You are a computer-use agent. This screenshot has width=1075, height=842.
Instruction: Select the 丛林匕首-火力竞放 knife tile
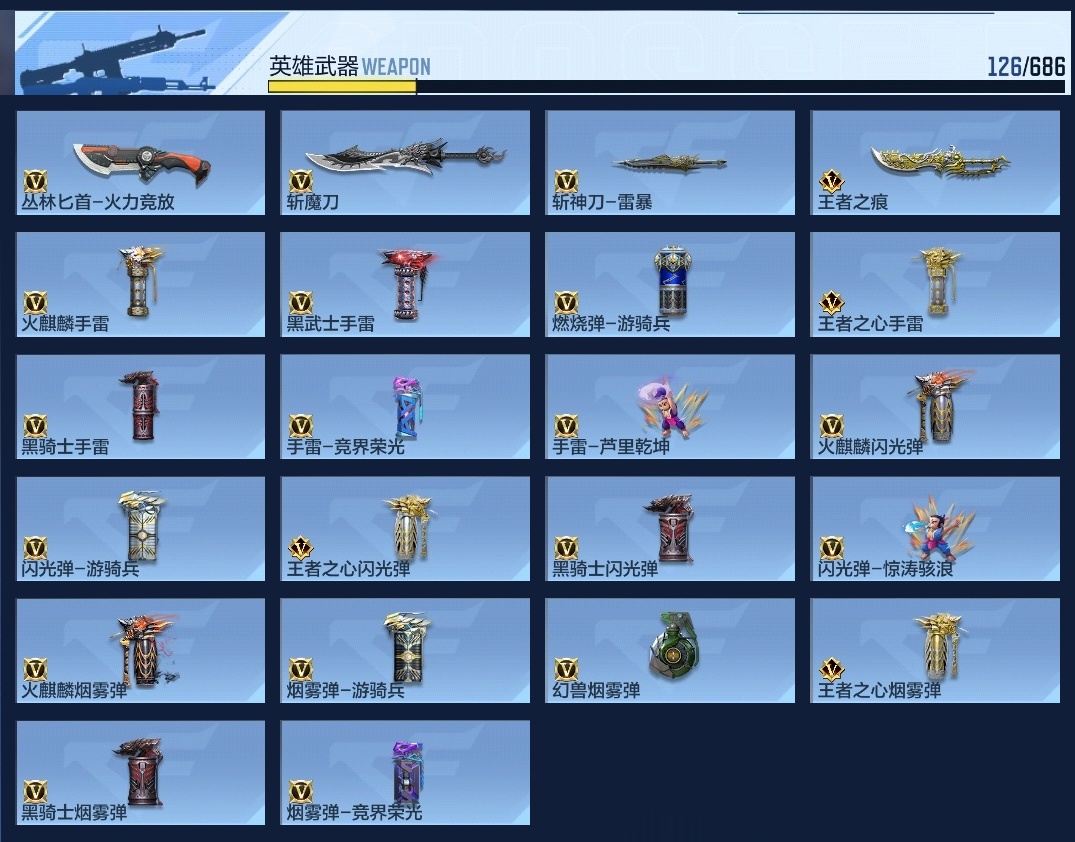141,162
